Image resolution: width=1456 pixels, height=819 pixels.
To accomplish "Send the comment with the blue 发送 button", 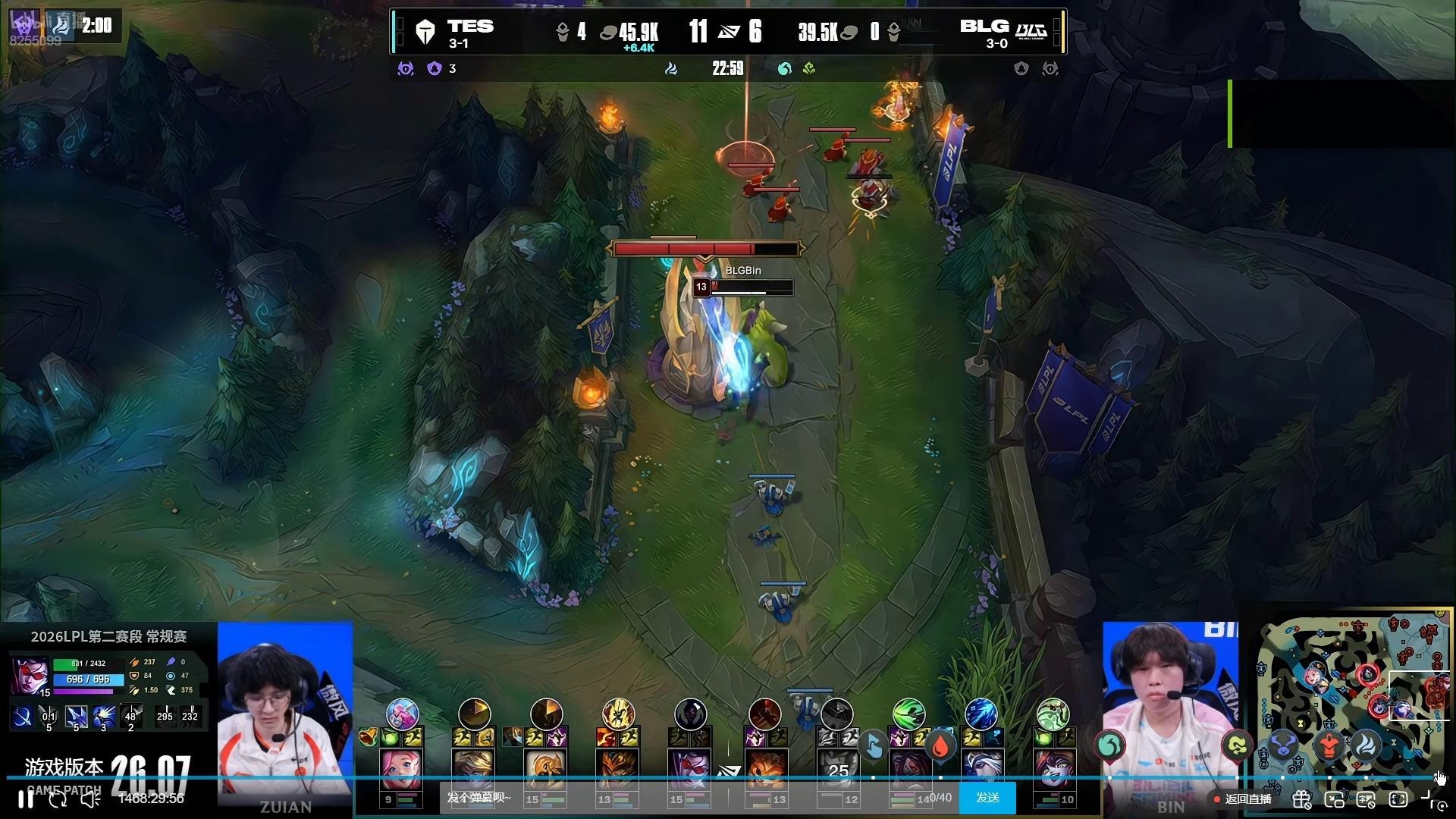I will [x=987, y=798].
